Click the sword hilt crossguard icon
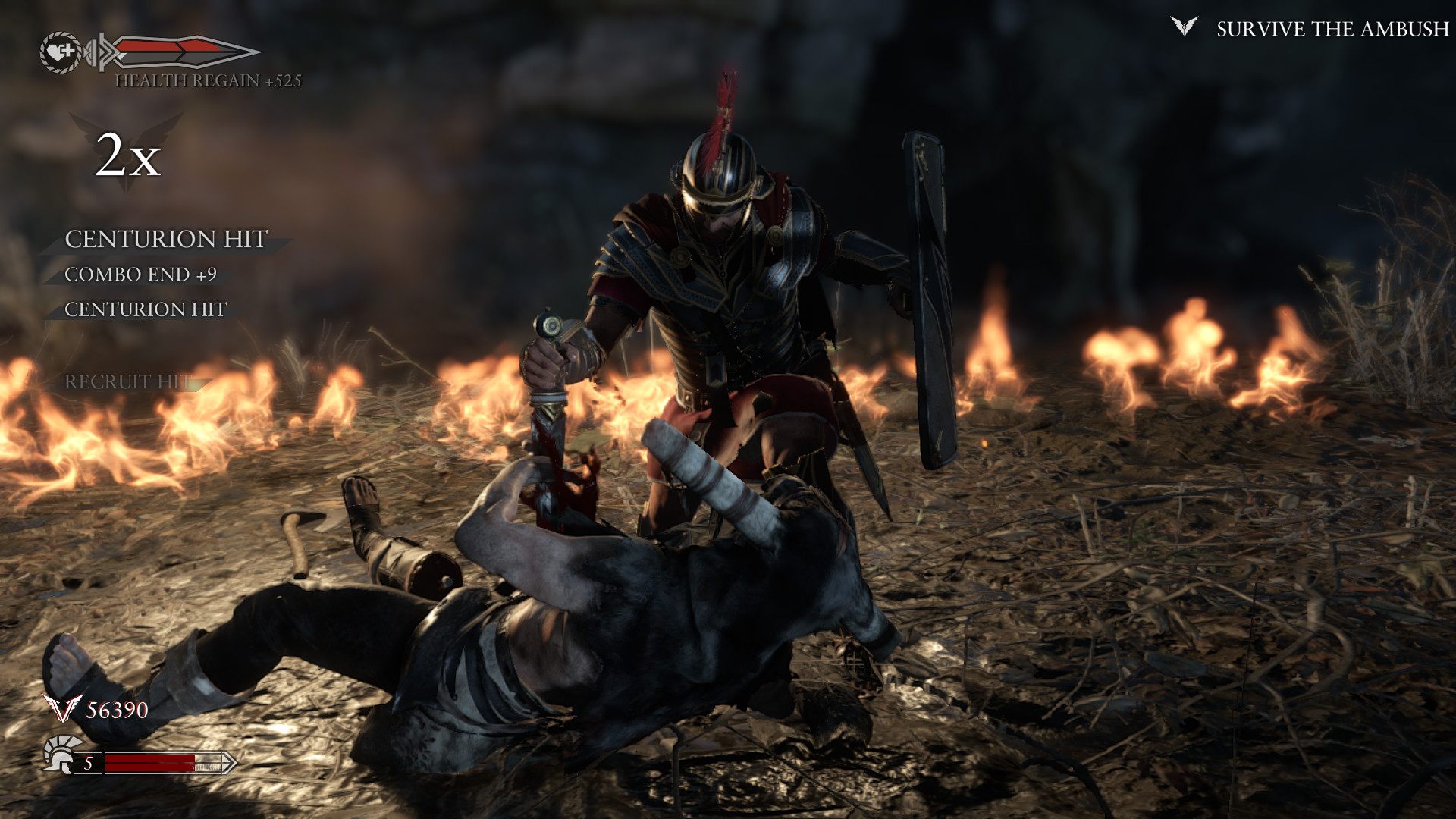1456x819 pixels. [x=102, y=51]
